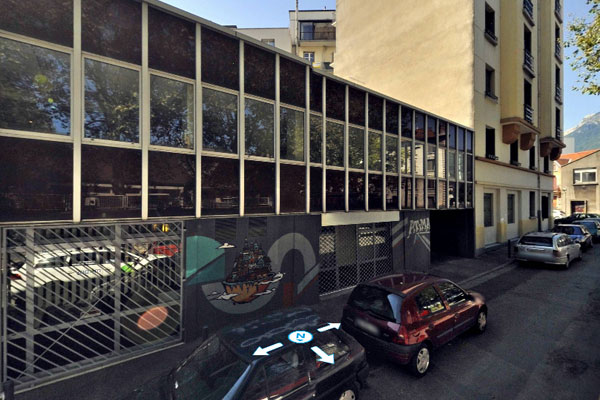600x400 pixels.
Task: Follow the arrow pointing up-right
Action: click(x=329, y=327)
